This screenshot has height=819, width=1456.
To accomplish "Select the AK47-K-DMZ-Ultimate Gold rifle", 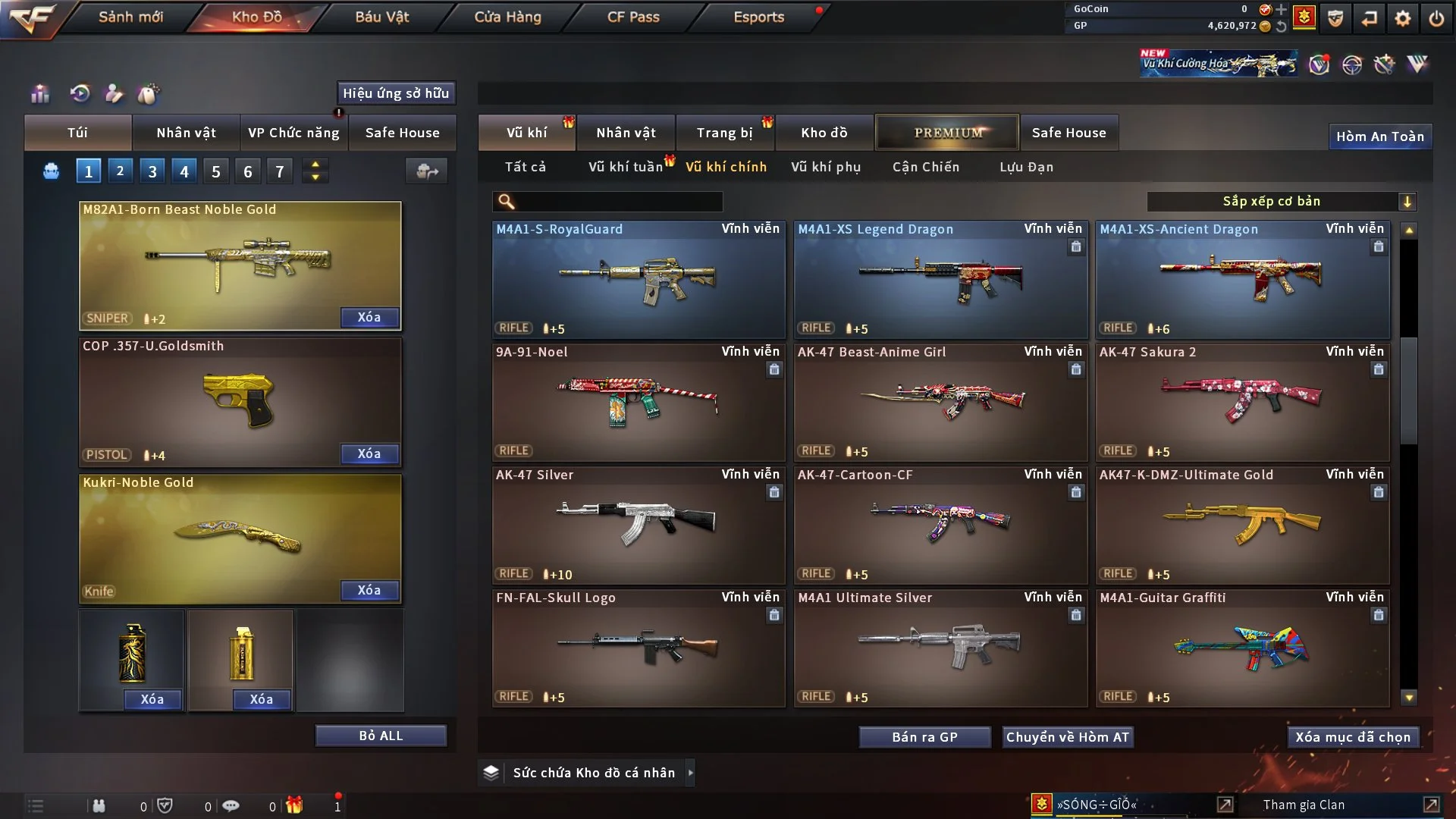I will (x=1242, y=526).
